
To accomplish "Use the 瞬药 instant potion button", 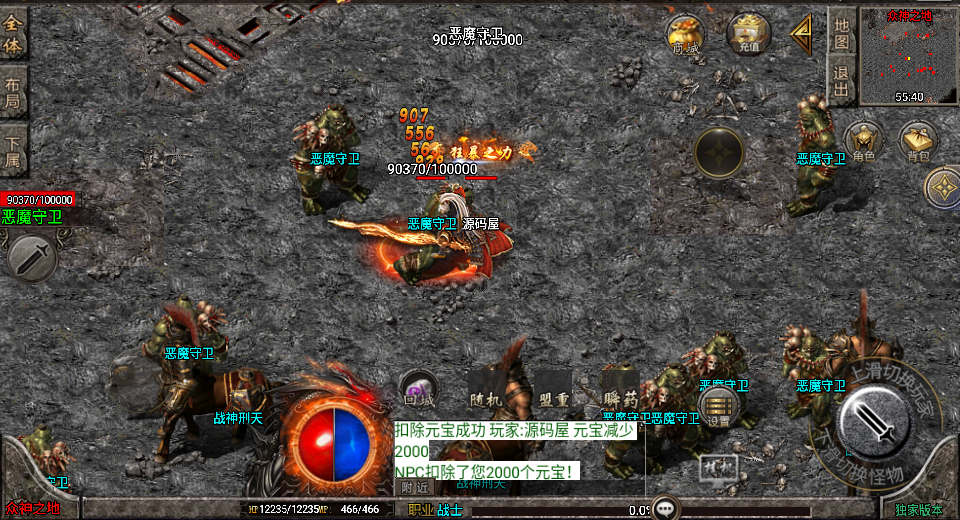I will coord(620,386).
